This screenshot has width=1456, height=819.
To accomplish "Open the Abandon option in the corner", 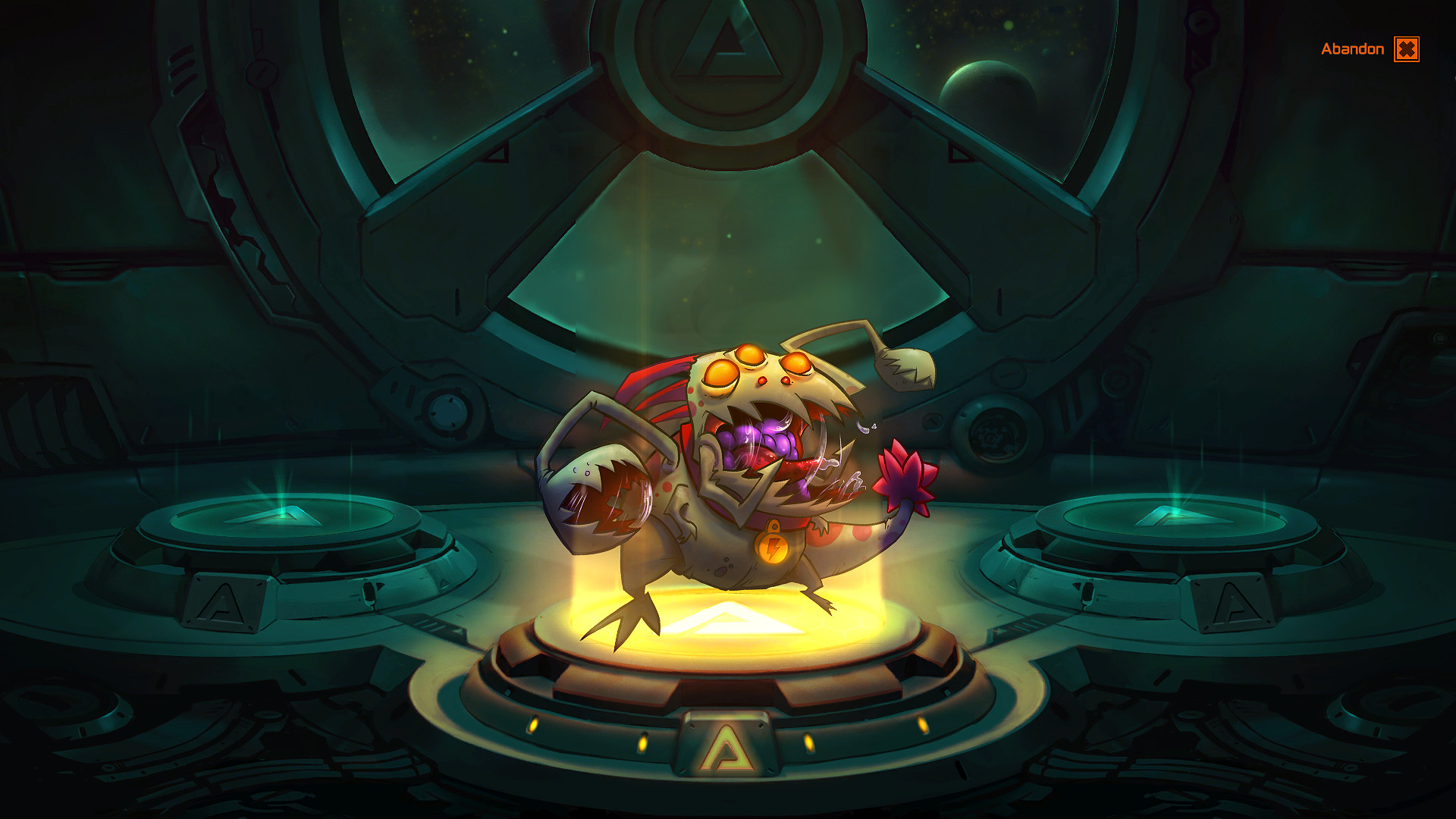I will coord(1405,49).
